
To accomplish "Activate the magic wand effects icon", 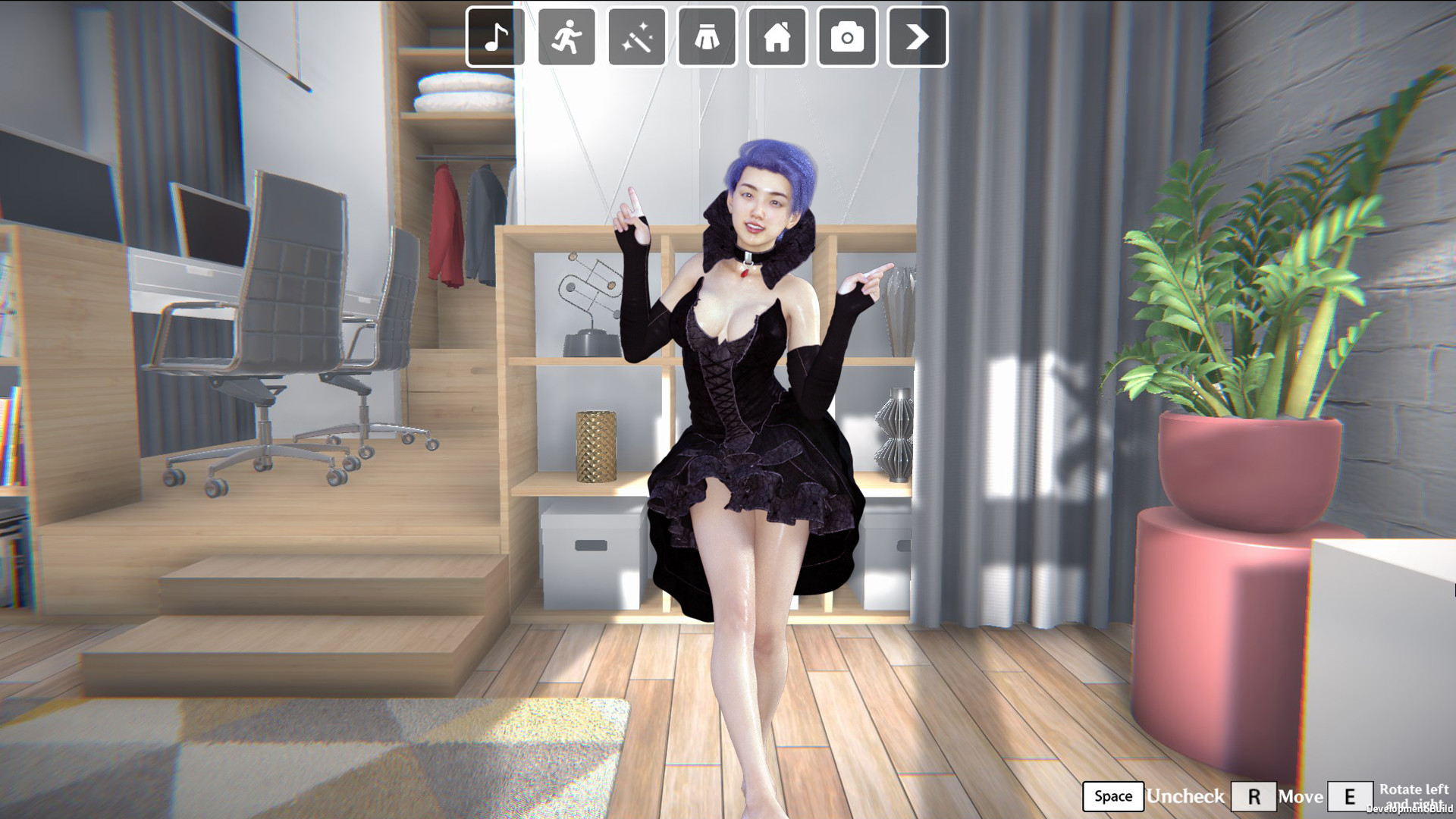I will coord(635,37).
